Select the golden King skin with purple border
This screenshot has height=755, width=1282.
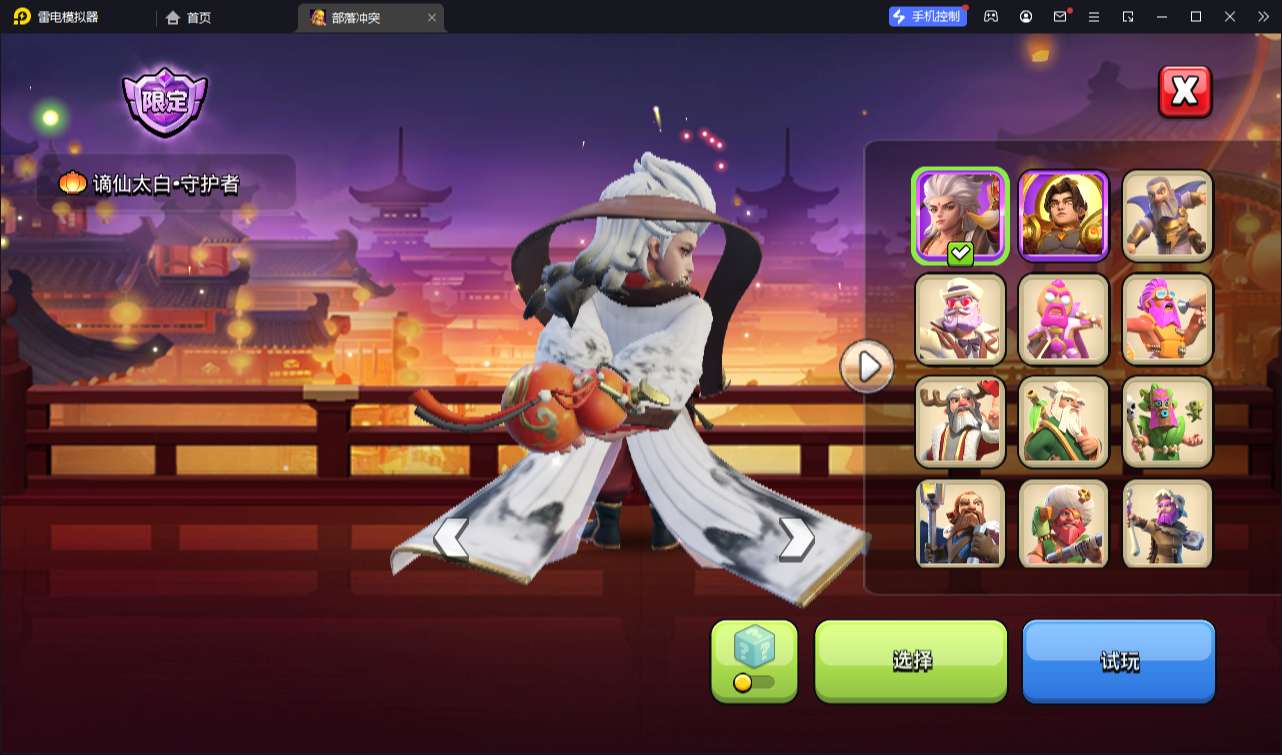point(1063,215)
